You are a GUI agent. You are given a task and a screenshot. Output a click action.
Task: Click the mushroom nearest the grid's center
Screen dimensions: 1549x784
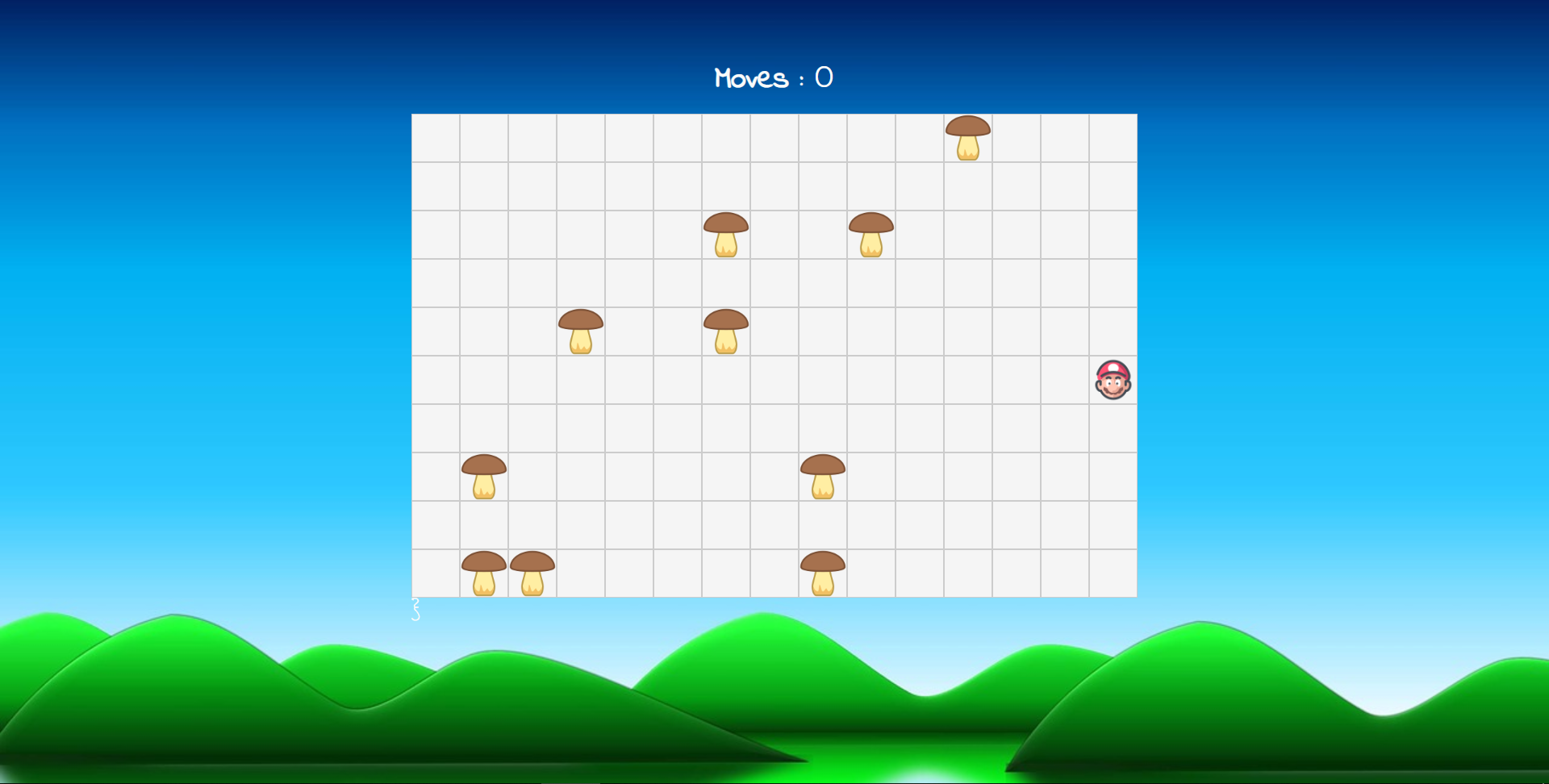[x=726, y=331]
